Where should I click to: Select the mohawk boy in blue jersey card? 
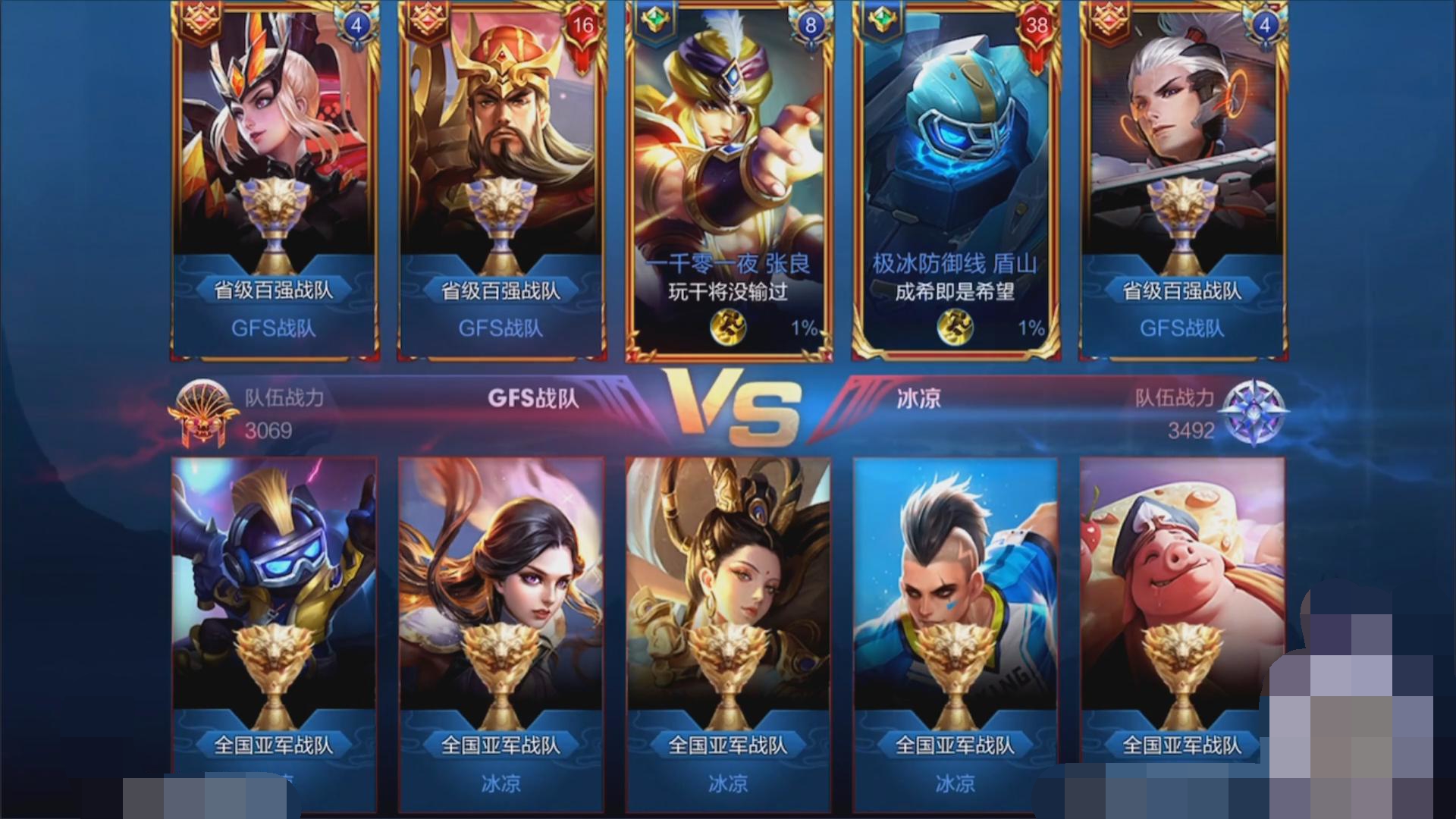point(955,607)
